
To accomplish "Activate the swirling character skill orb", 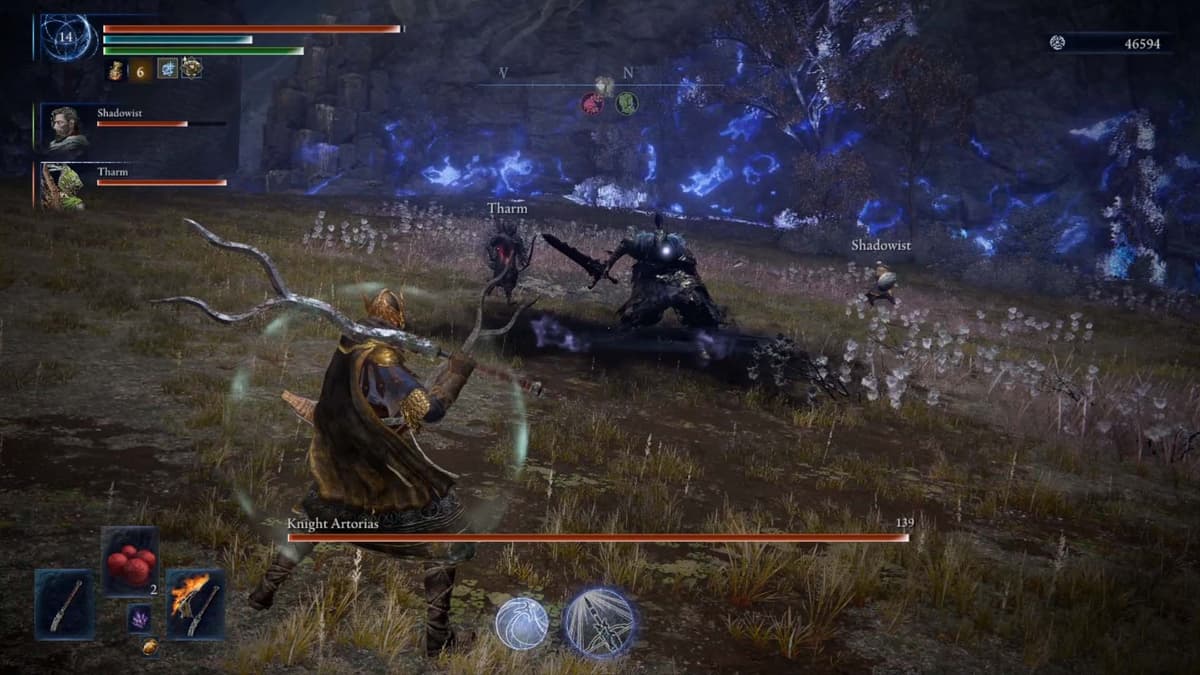I will 522,623.
